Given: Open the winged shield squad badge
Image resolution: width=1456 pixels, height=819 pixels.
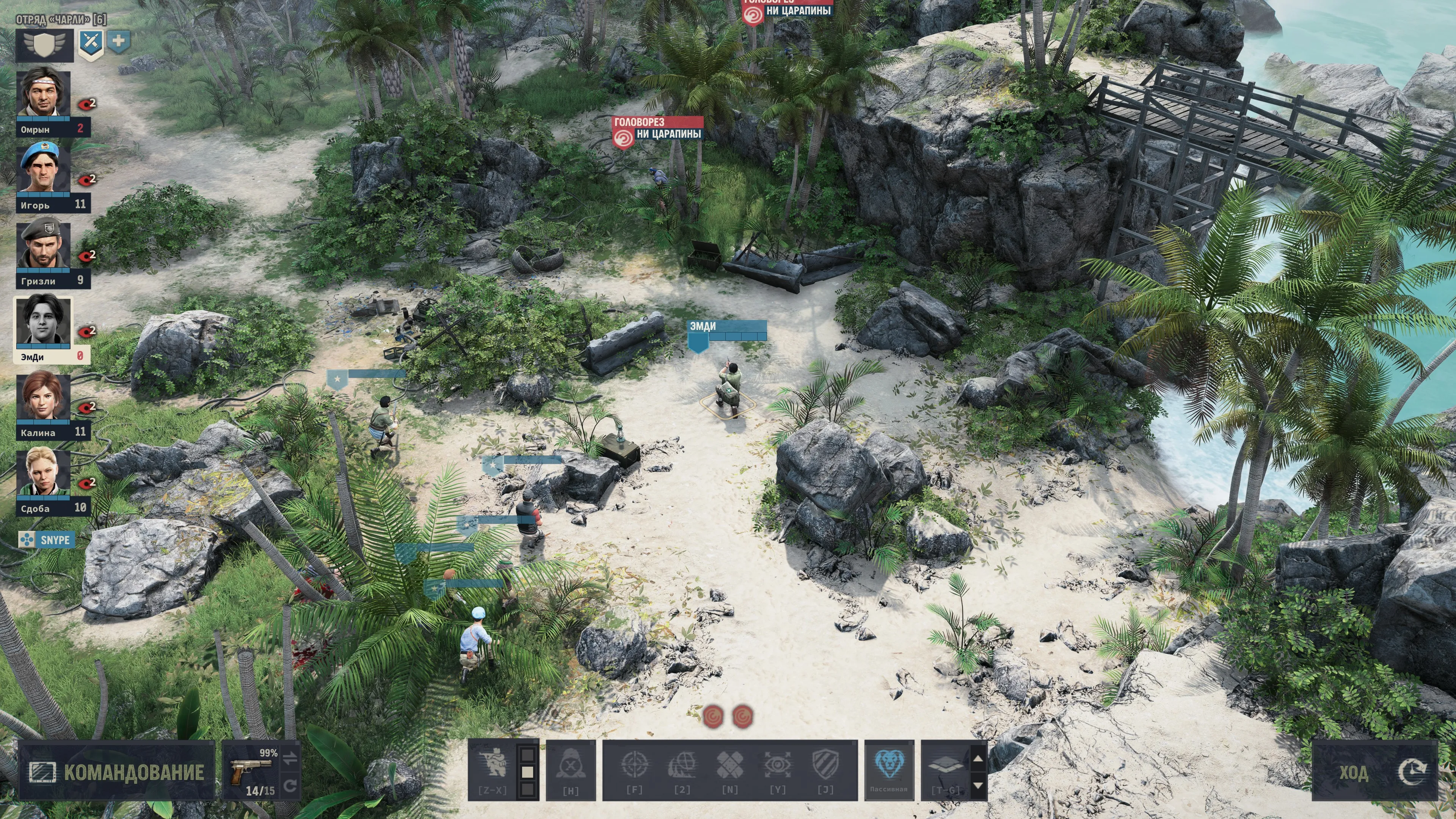Looking at the screenshot, I should pyautogui.click(x=45, y=45).
